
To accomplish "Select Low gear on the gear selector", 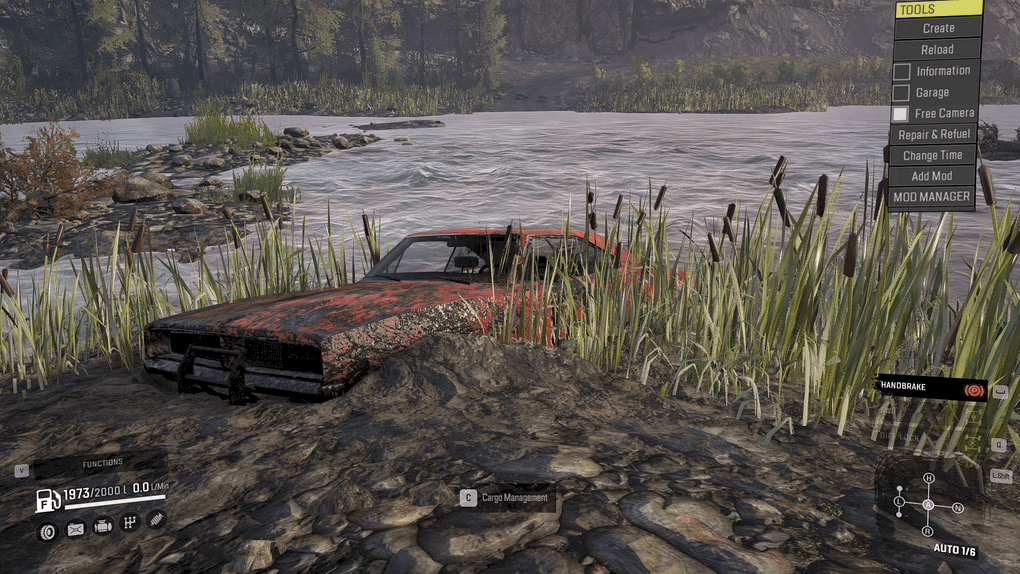I will click(x=899, y=500).
